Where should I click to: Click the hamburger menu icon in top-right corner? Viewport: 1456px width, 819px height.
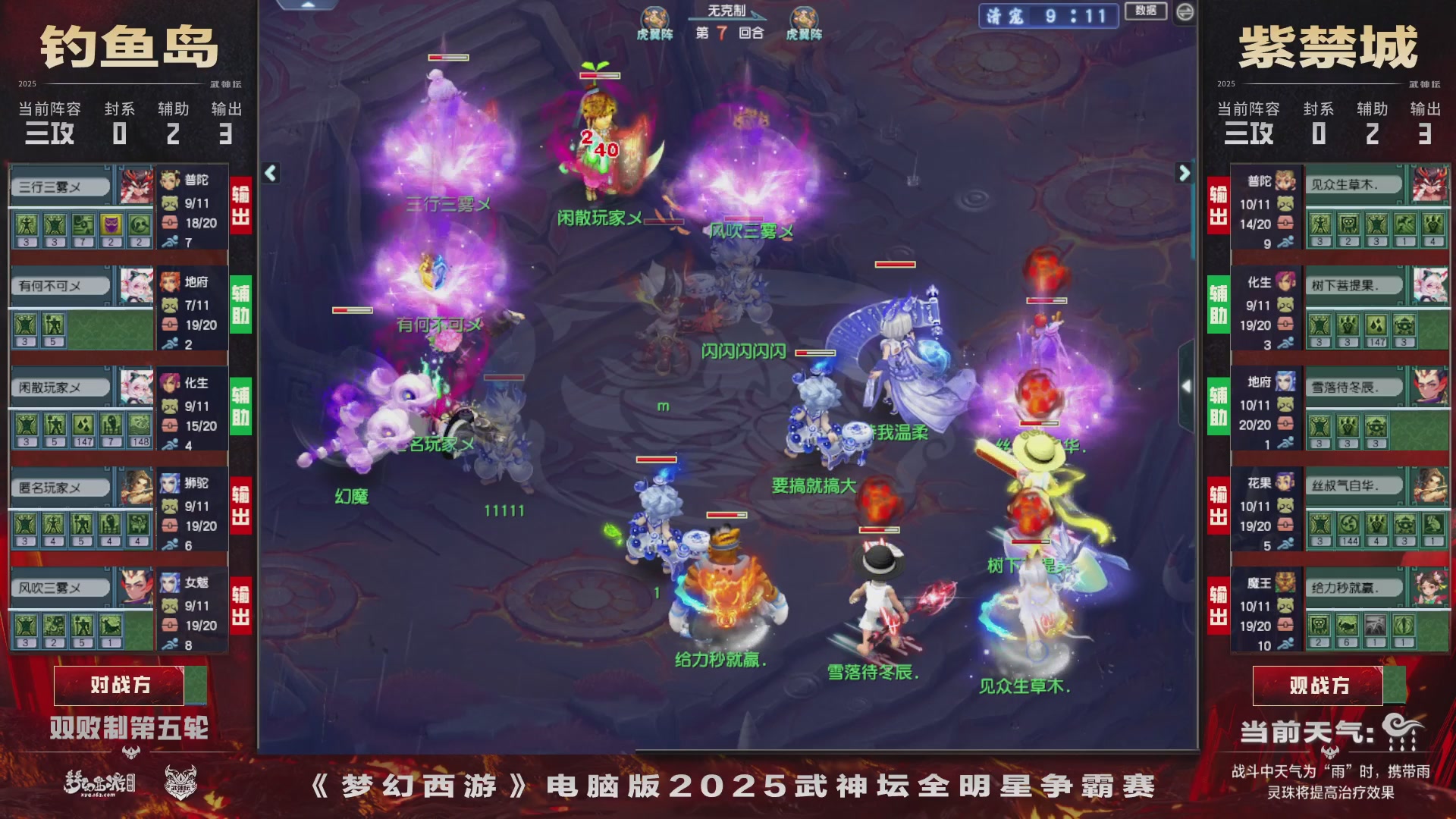click(x=1185, y=11)
